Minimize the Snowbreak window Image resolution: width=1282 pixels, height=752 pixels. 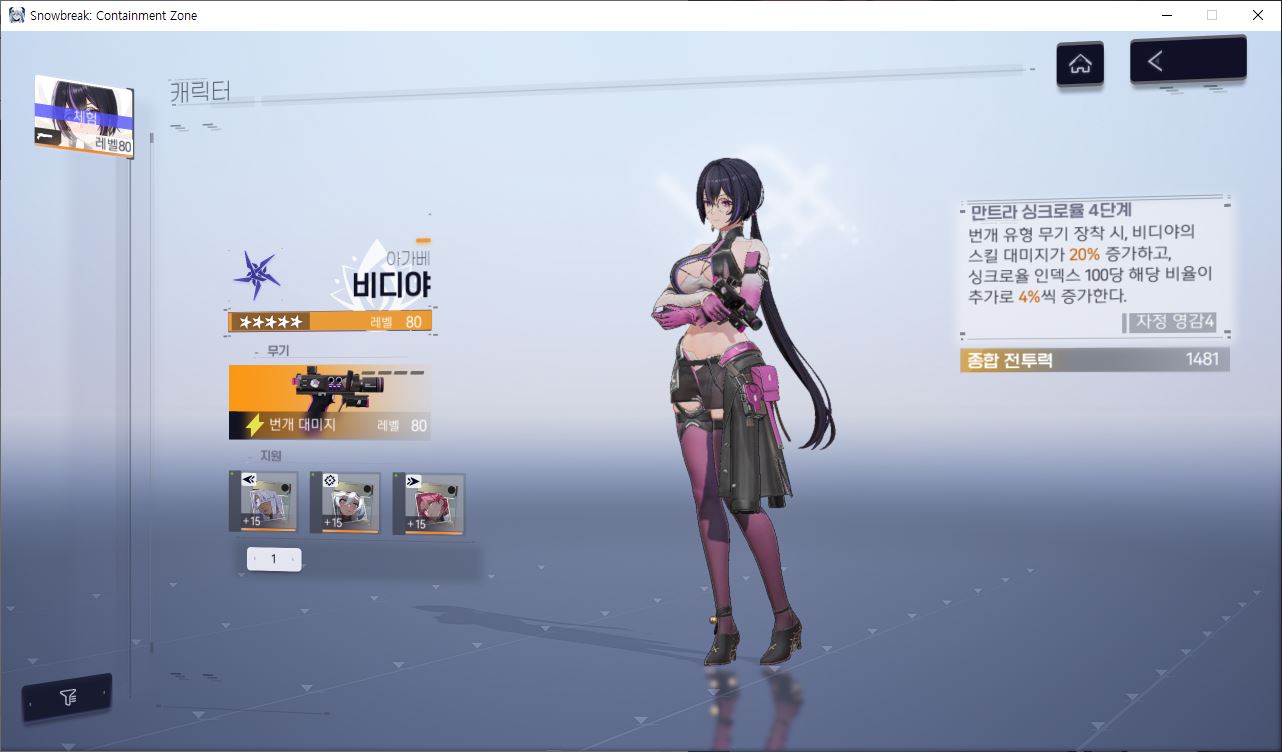coord(1166,15)
